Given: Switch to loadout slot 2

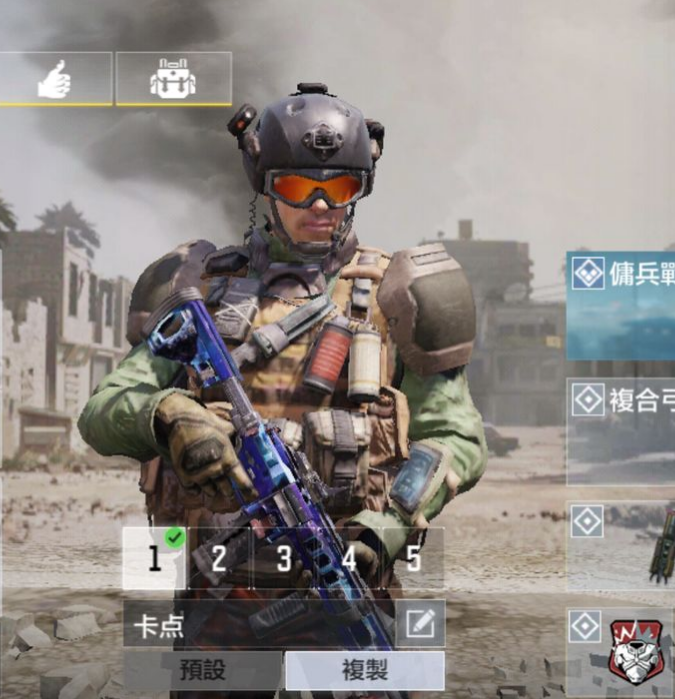Looking at the screenshot, I should point(219,559).
